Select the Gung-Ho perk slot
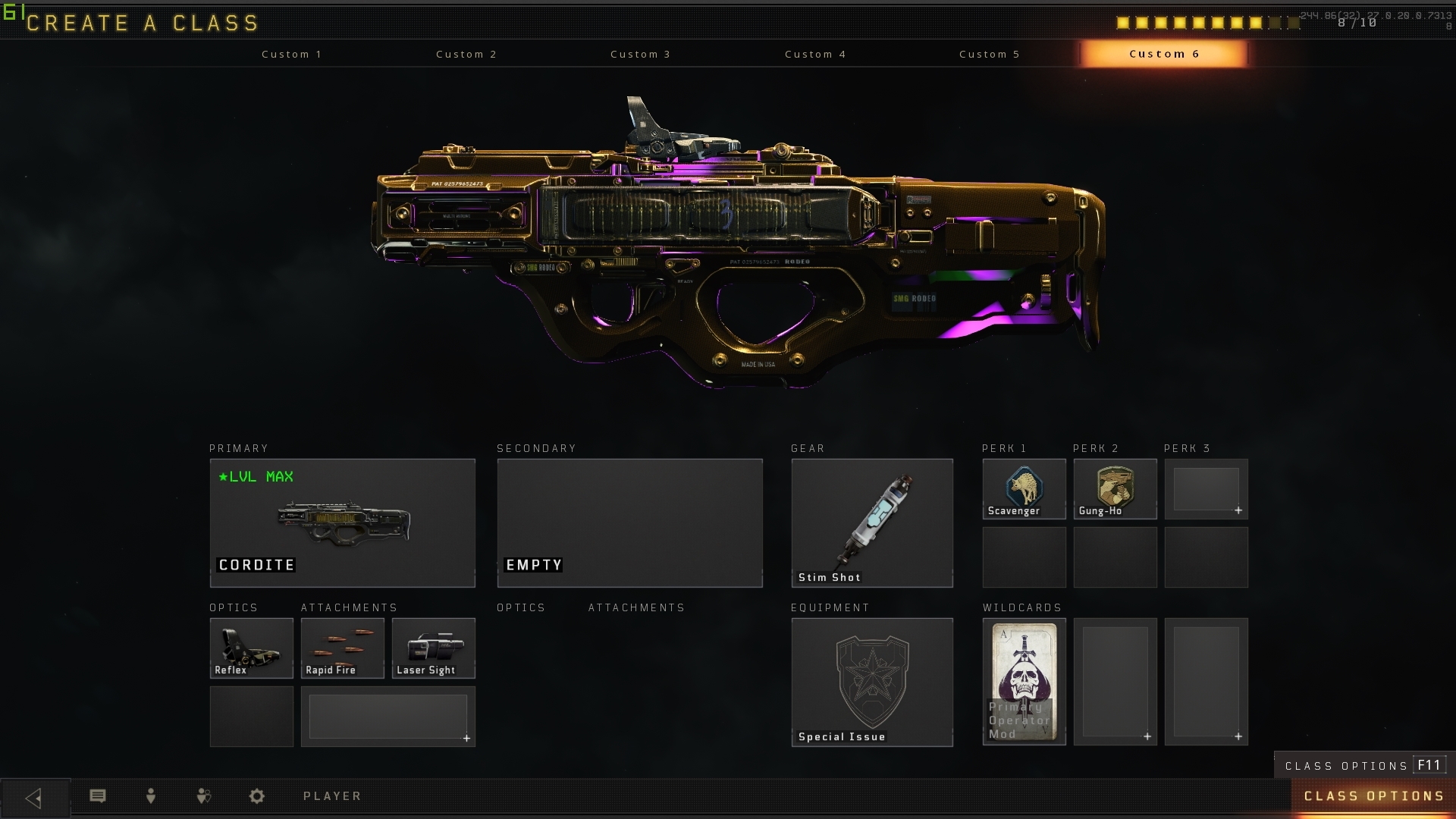1456x819 pixels. pos(1115,488)
